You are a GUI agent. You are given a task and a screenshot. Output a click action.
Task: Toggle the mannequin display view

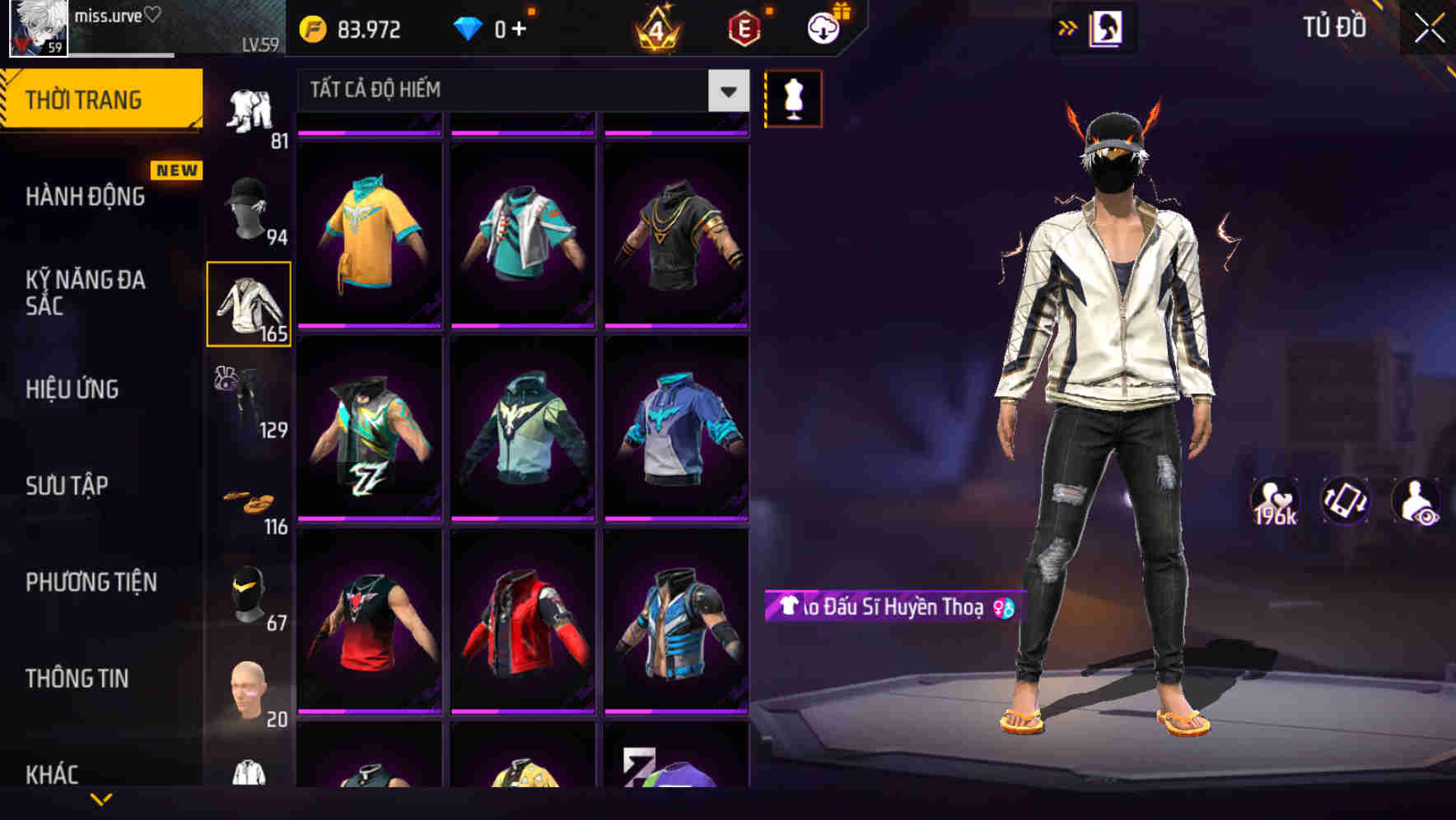click(x=792, y=99)
